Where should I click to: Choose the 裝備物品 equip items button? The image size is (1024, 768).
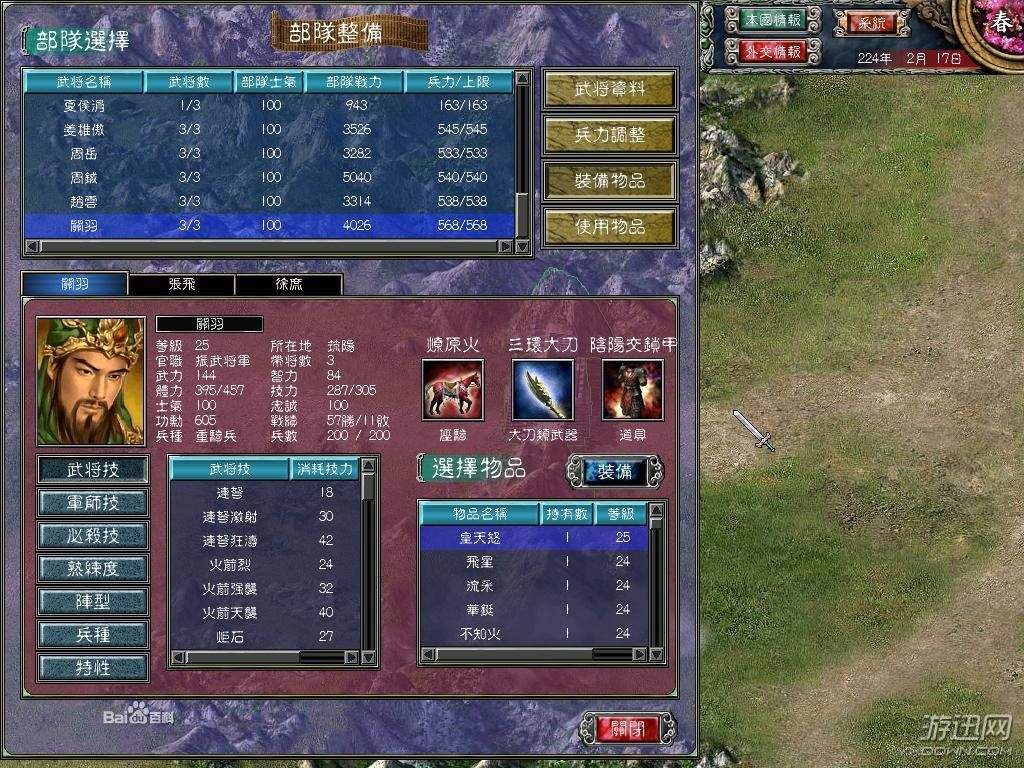tap(609, 181)
